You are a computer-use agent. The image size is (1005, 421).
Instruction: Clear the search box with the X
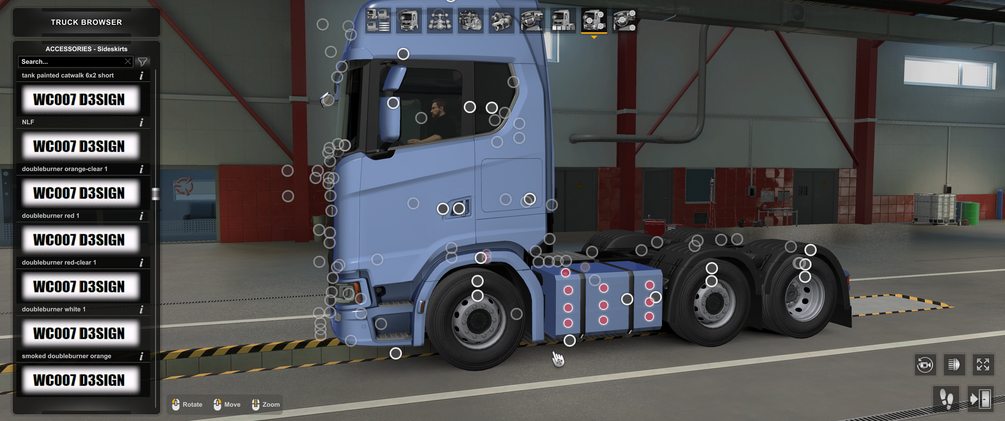[127, 62]
